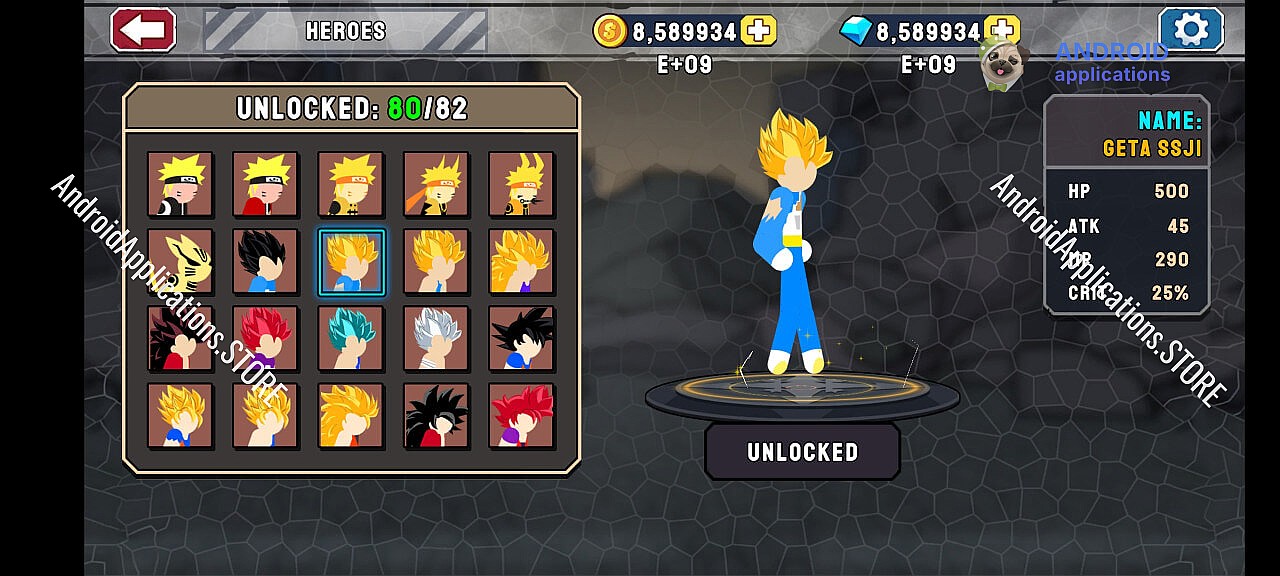Click the UNLOCKED button below the hero
The image size is (1280, 576).
pos(802,452)
